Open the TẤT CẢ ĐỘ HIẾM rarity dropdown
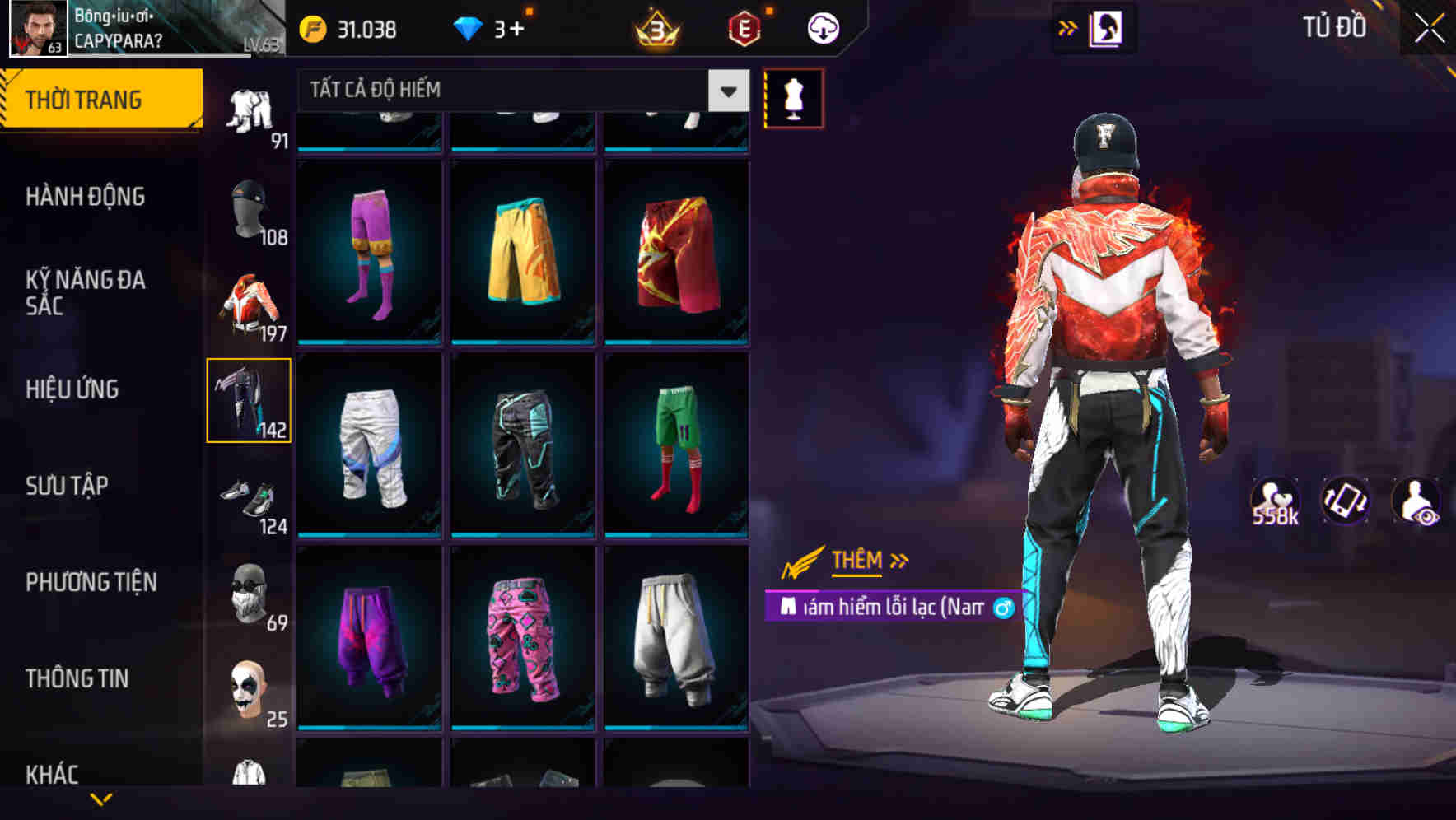 click(519, 91)
